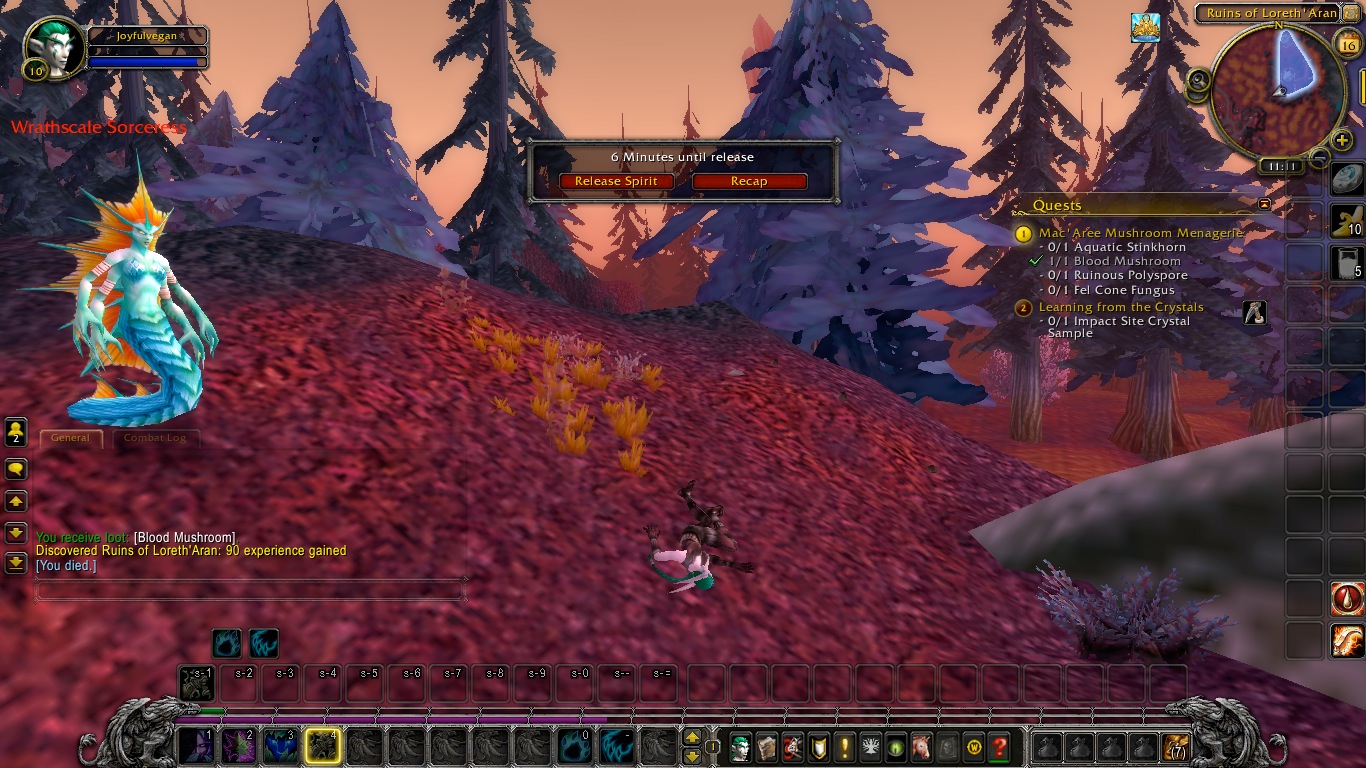Click the Release Spirit button
This screenshot has height=768, width=1366.
(x=616, y=181)
